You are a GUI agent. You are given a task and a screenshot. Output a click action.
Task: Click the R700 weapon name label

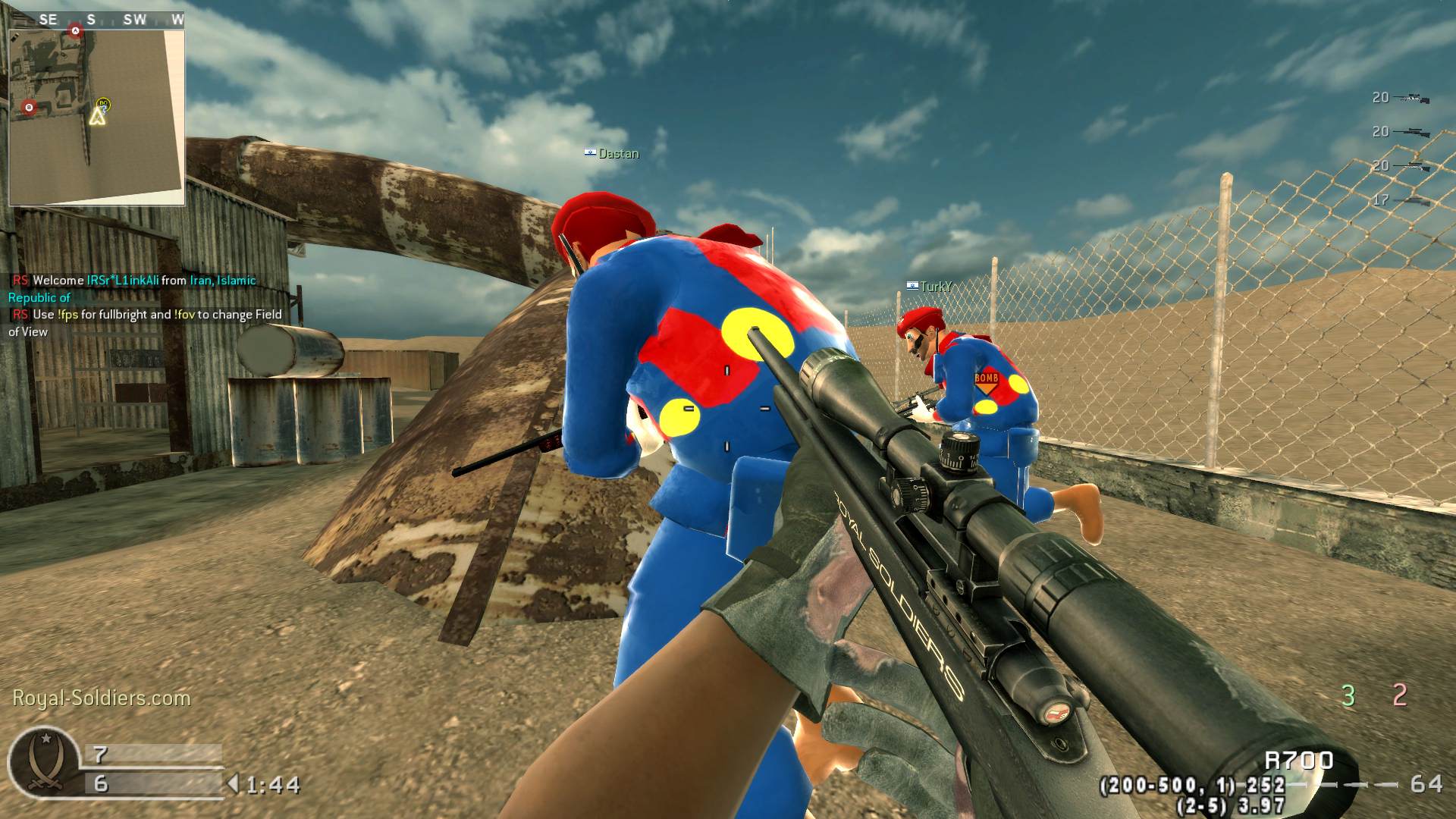pos(1299,760)
